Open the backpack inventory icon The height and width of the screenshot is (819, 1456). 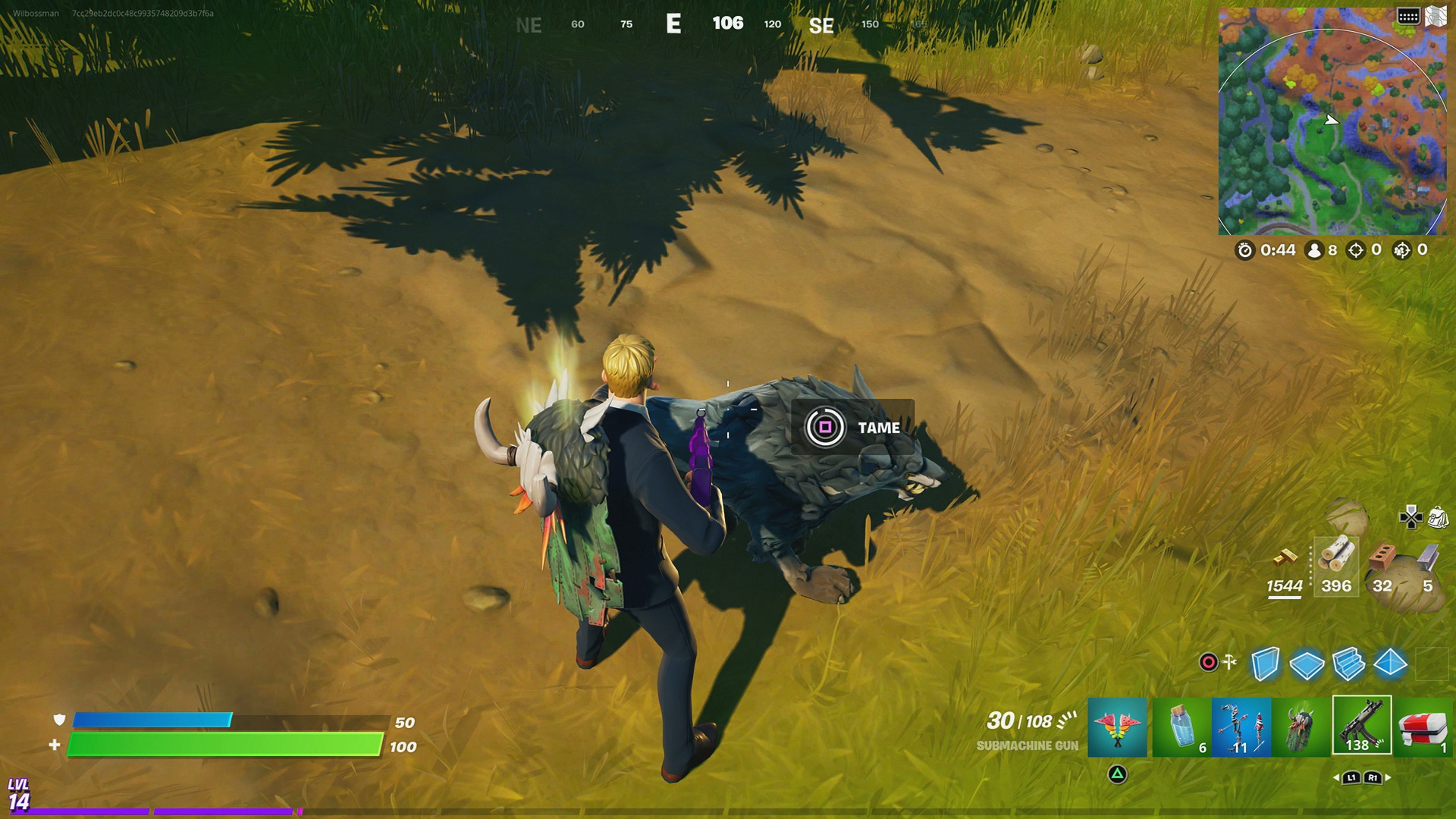click(1439, 518)
